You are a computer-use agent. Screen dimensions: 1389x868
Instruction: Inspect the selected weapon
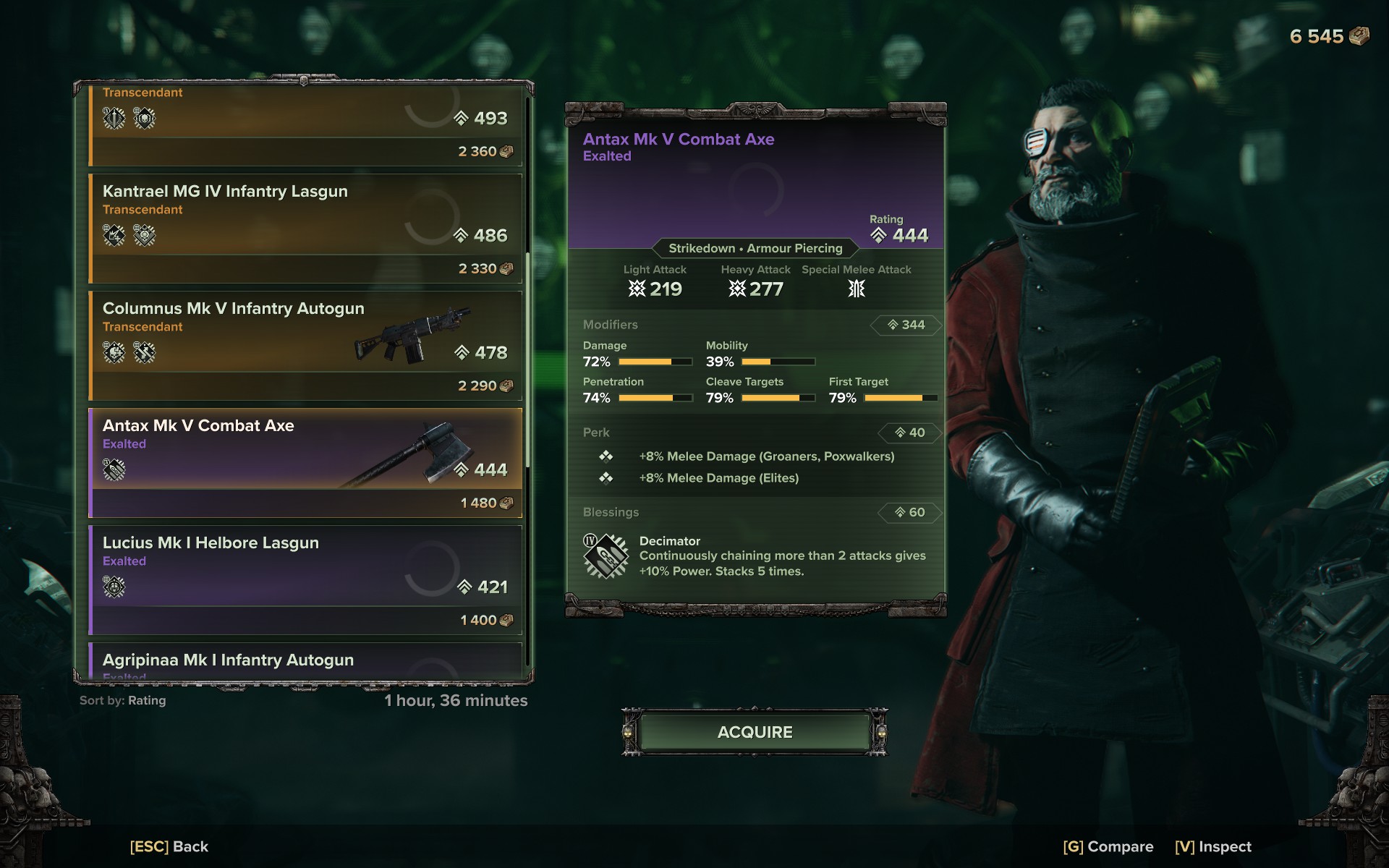pyautogui.click(x=1212, y=846)
